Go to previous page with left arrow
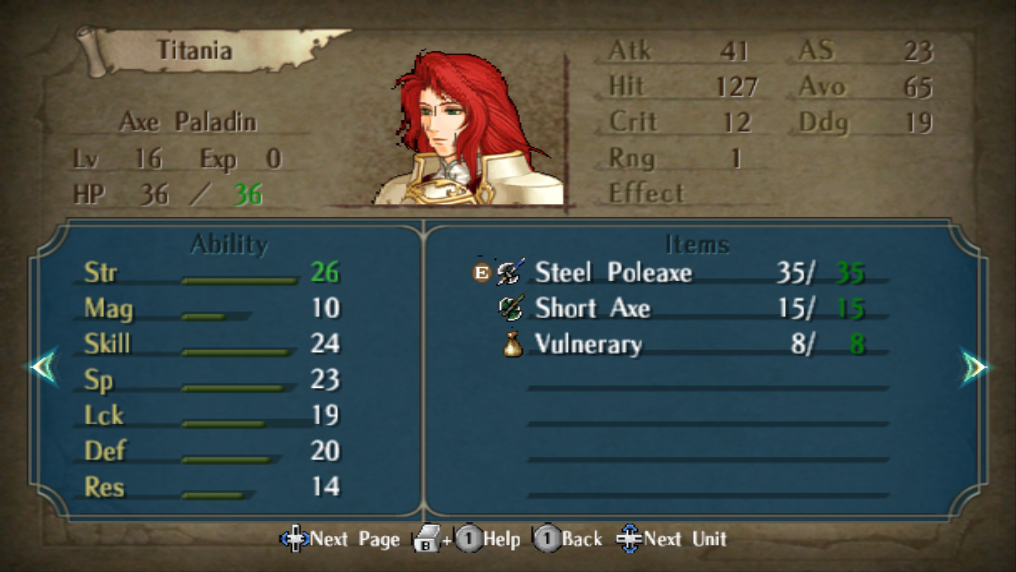This screenshot has height=572, width=1016. click(x=43, y=367)
